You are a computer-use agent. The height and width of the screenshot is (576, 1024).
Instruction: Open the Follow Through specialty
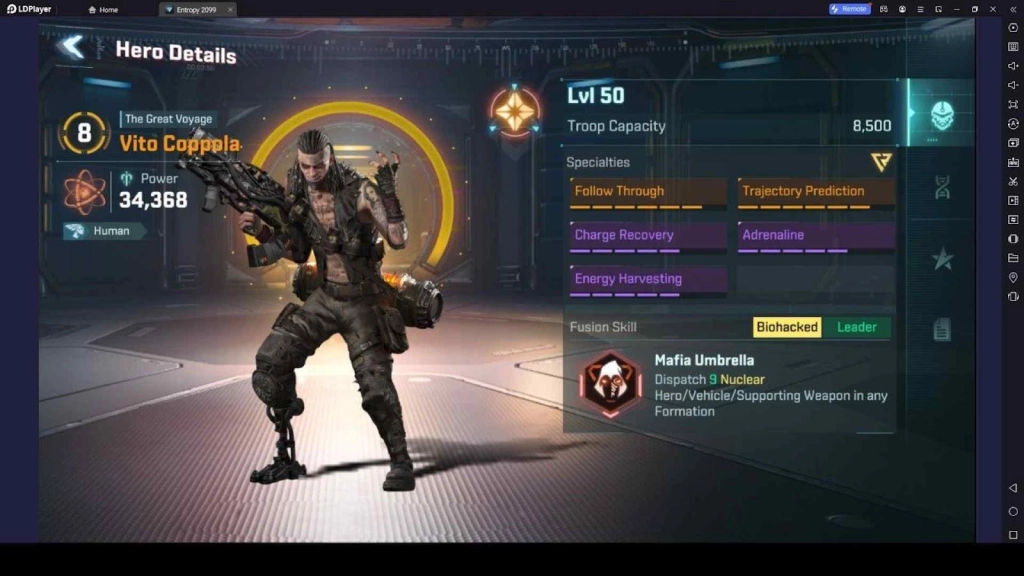649,192
